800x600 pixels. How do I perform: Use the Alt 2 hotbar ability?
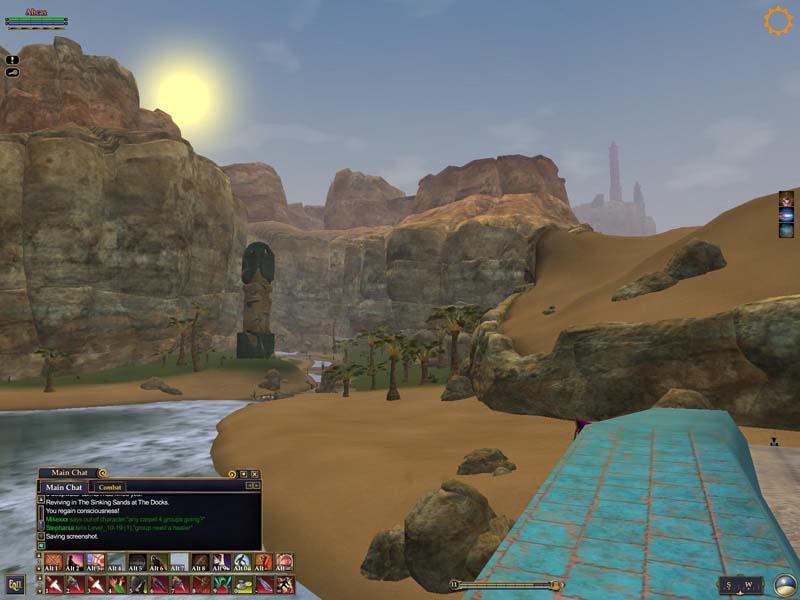click(x=75, y=563)
